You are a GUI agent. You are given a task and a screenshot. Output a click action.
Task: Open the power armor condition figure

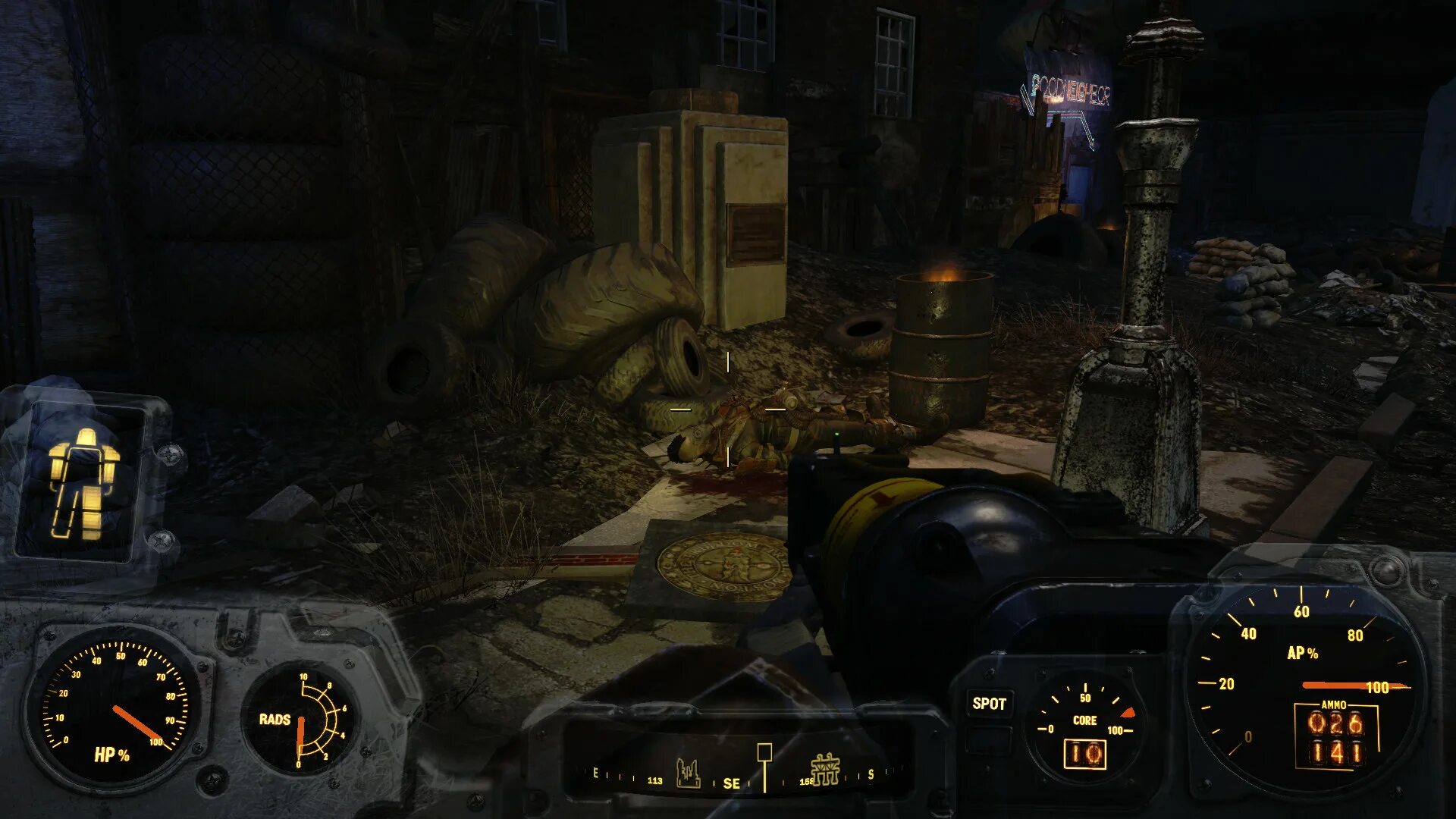coord(82,484)
